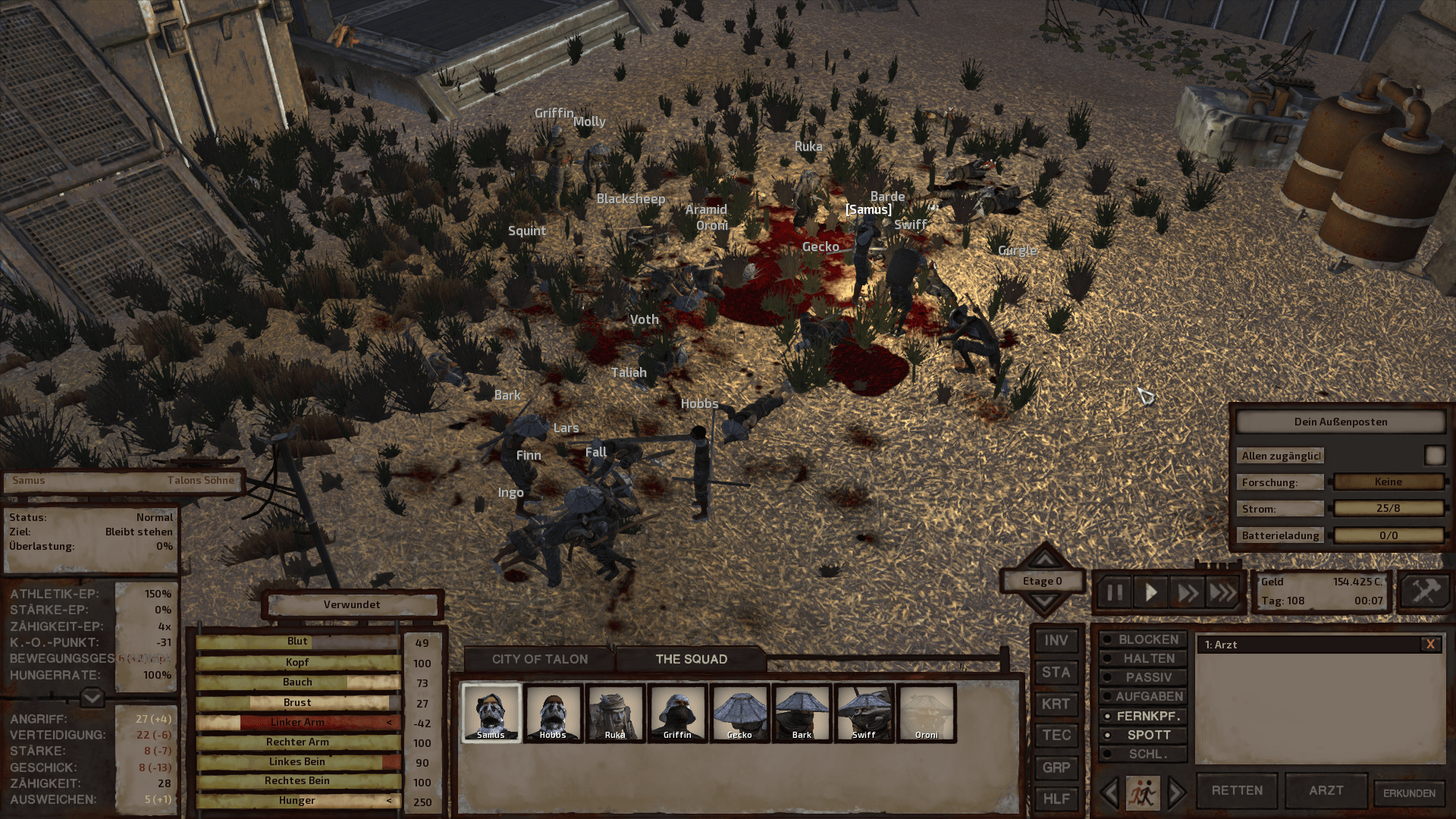
Task: Click the RETTEN rescue button
Action: click(x=1237, y=790)
